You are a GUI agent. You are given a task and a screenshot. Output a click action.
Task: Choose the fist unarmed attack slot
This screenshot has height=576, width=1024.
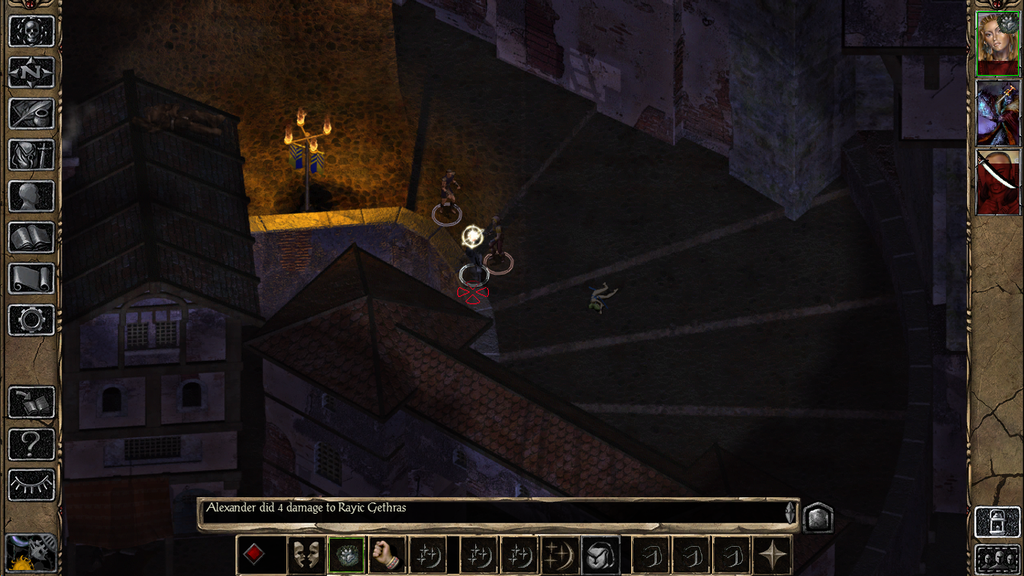coord(387,555)
